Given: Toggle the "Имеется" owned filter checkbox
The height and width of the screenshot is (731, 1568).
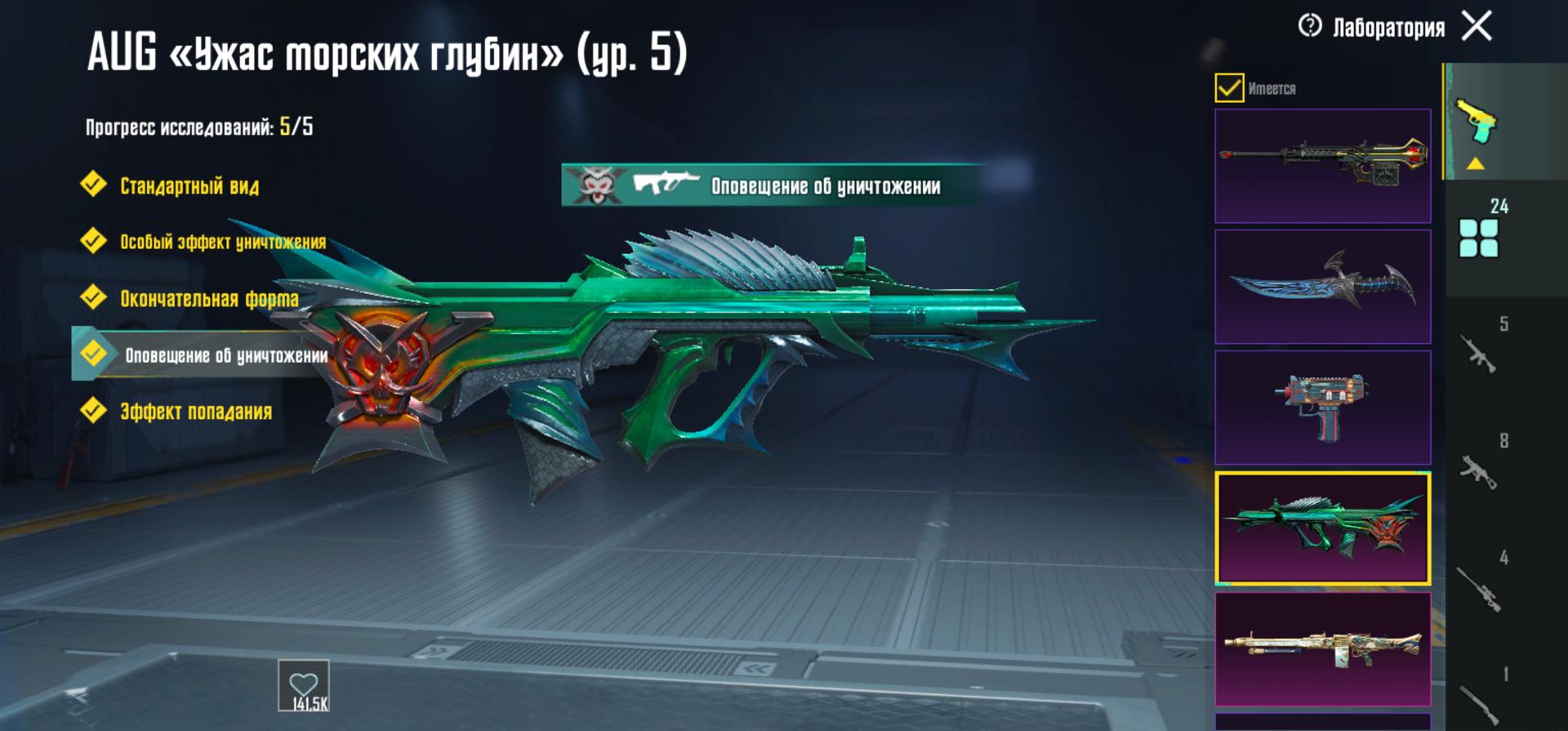Looking at the screenshot, I should (1229, 87).
